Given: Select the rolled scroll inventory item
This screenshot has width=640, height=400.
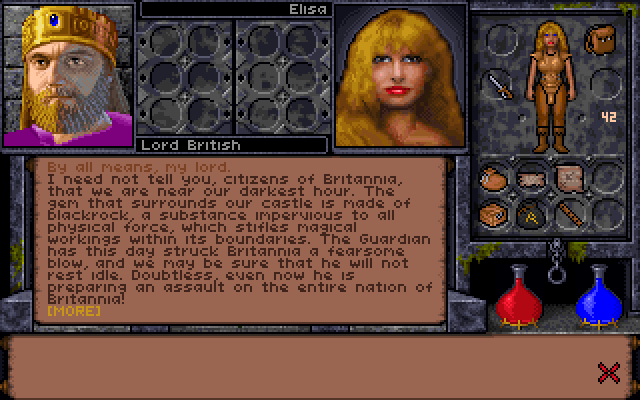Looking at the screenshot, I should (x=531, y=178).
